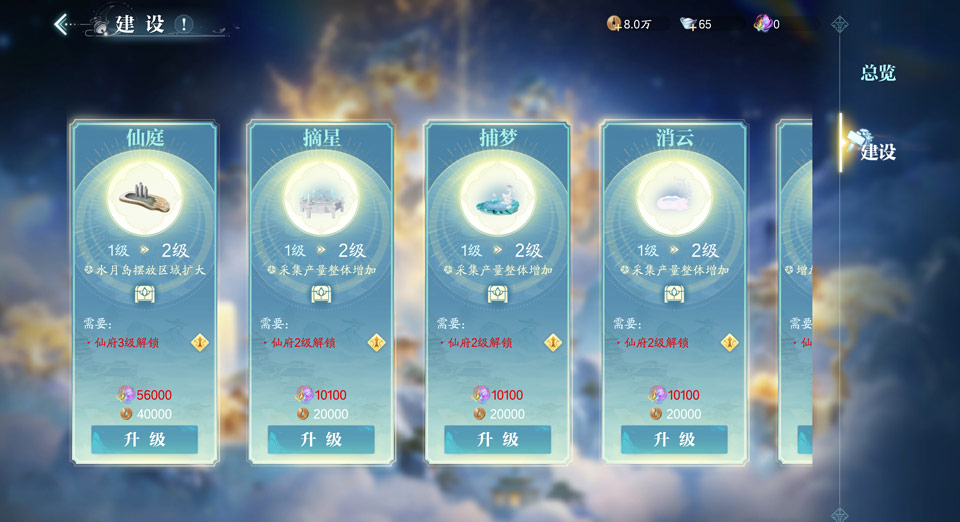Go back using the top-left arrow
Screen dimensions: 960x522
62,24
